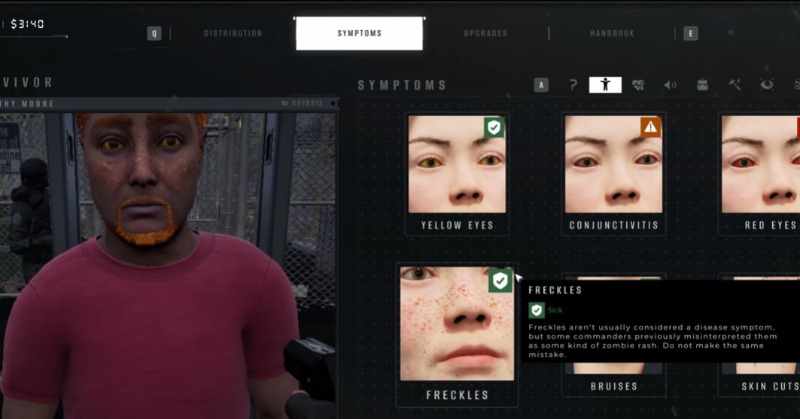The height and width of the screenshot is (419, 800).
Task: Activate the eye symptom filter
Action: [767, 85]
